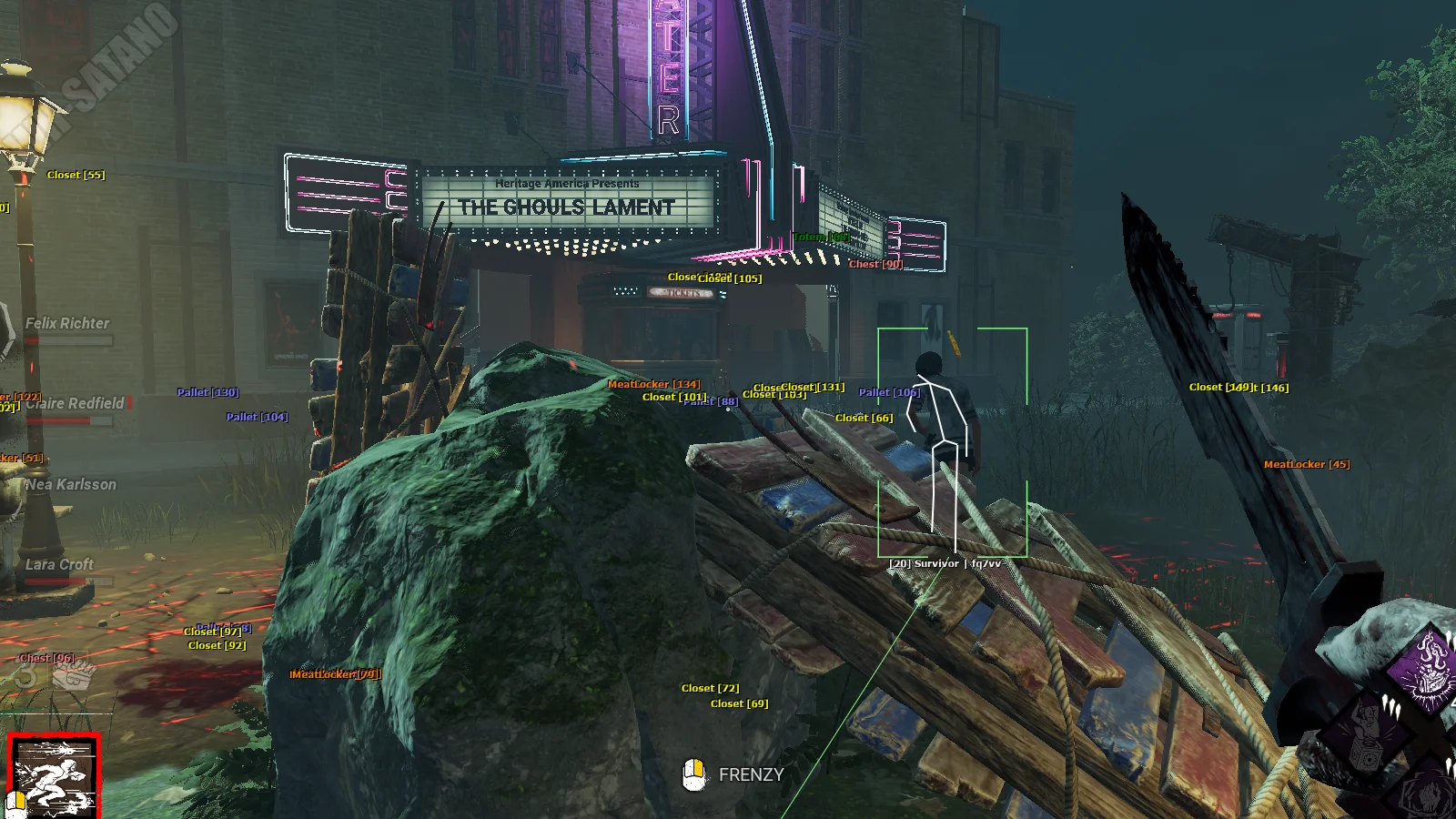
Task: Select Nea Karlsson in the survivor list
Action: point(70,485)
